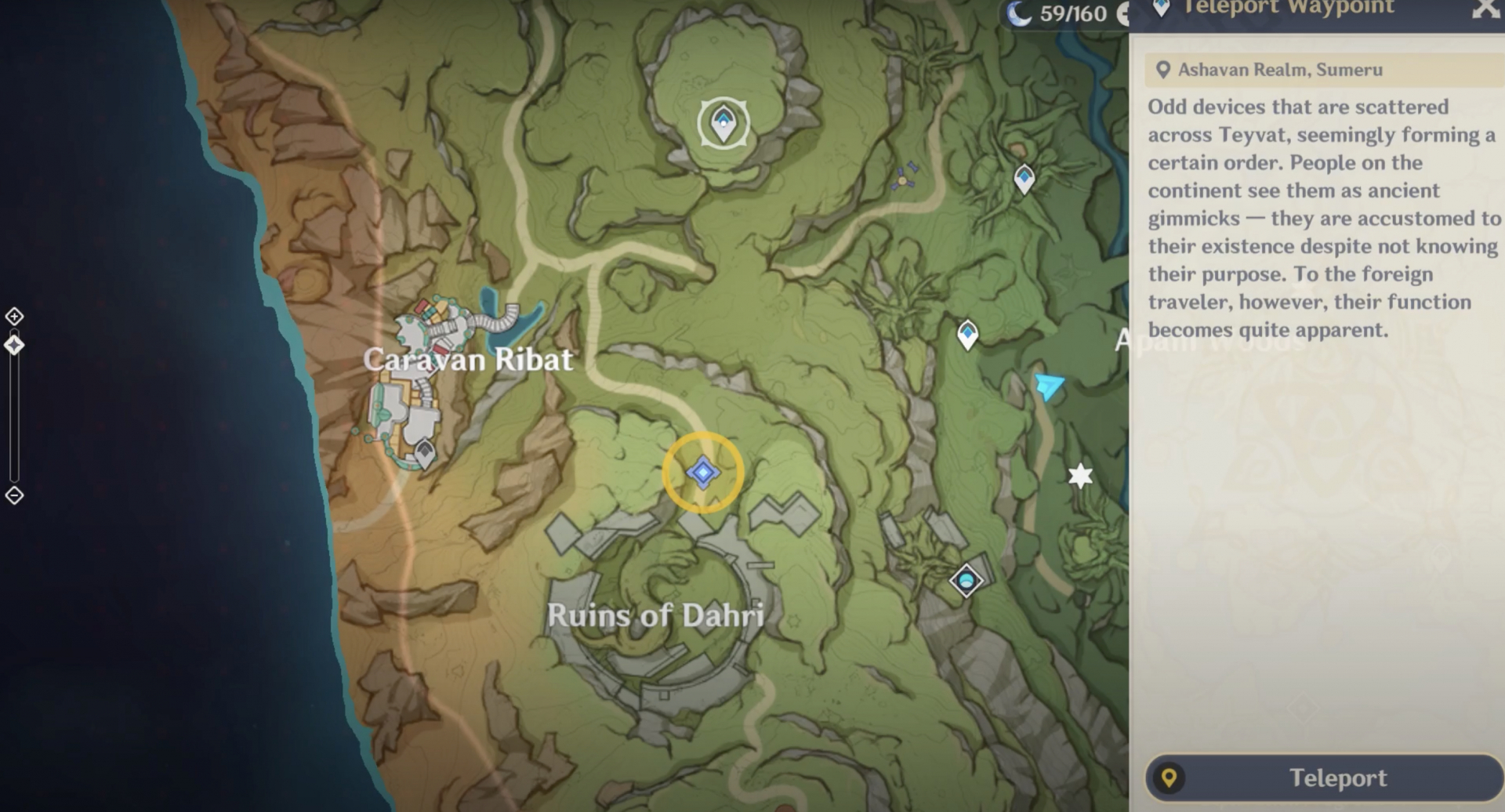Select the Statue of the Seven marker at top
The image size is (1505, 812).
click(722, 124)
